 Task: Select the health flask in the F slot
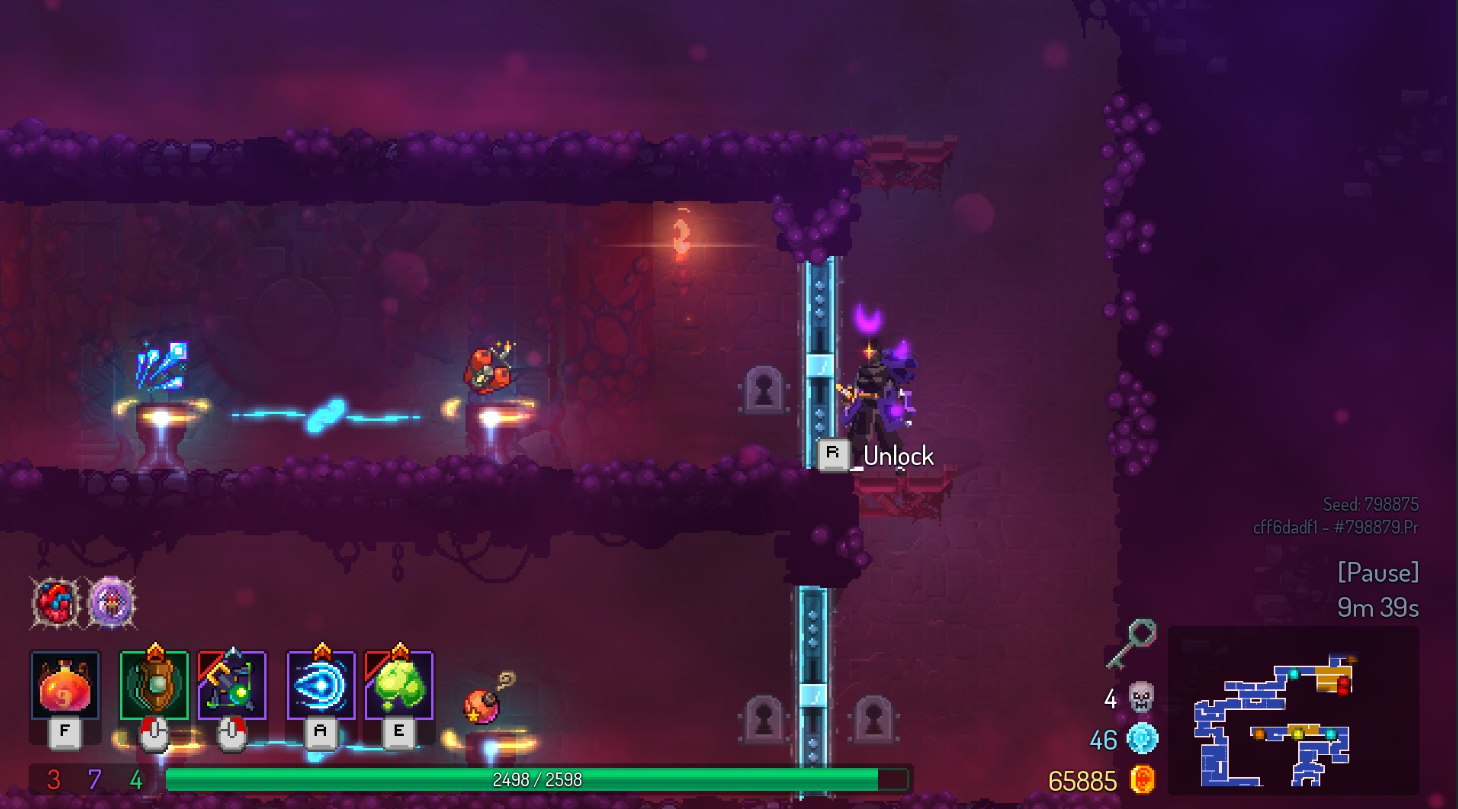(63, 685)
